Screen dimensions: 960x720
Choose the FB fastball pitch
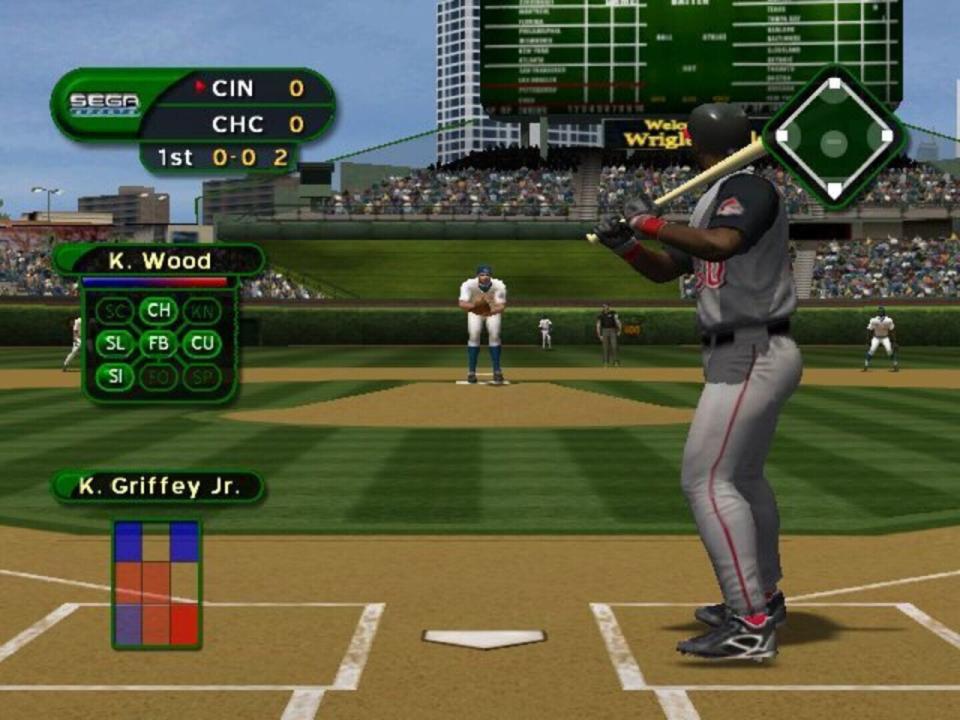point(158,344)
